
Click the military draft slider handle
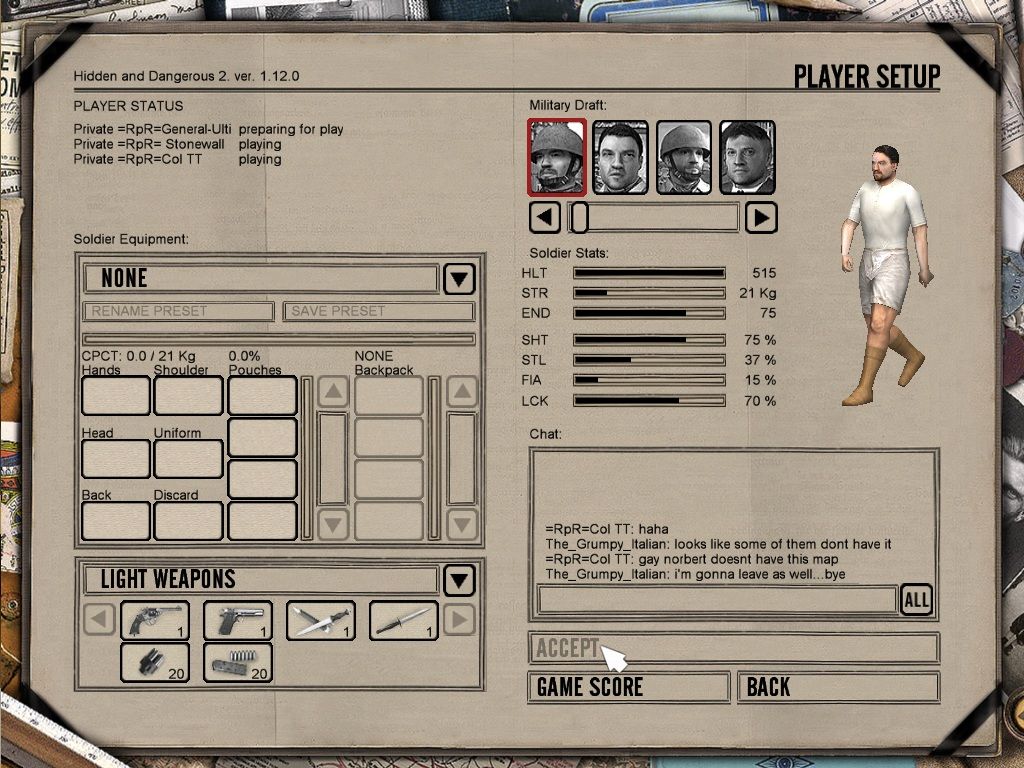point(579,217)
